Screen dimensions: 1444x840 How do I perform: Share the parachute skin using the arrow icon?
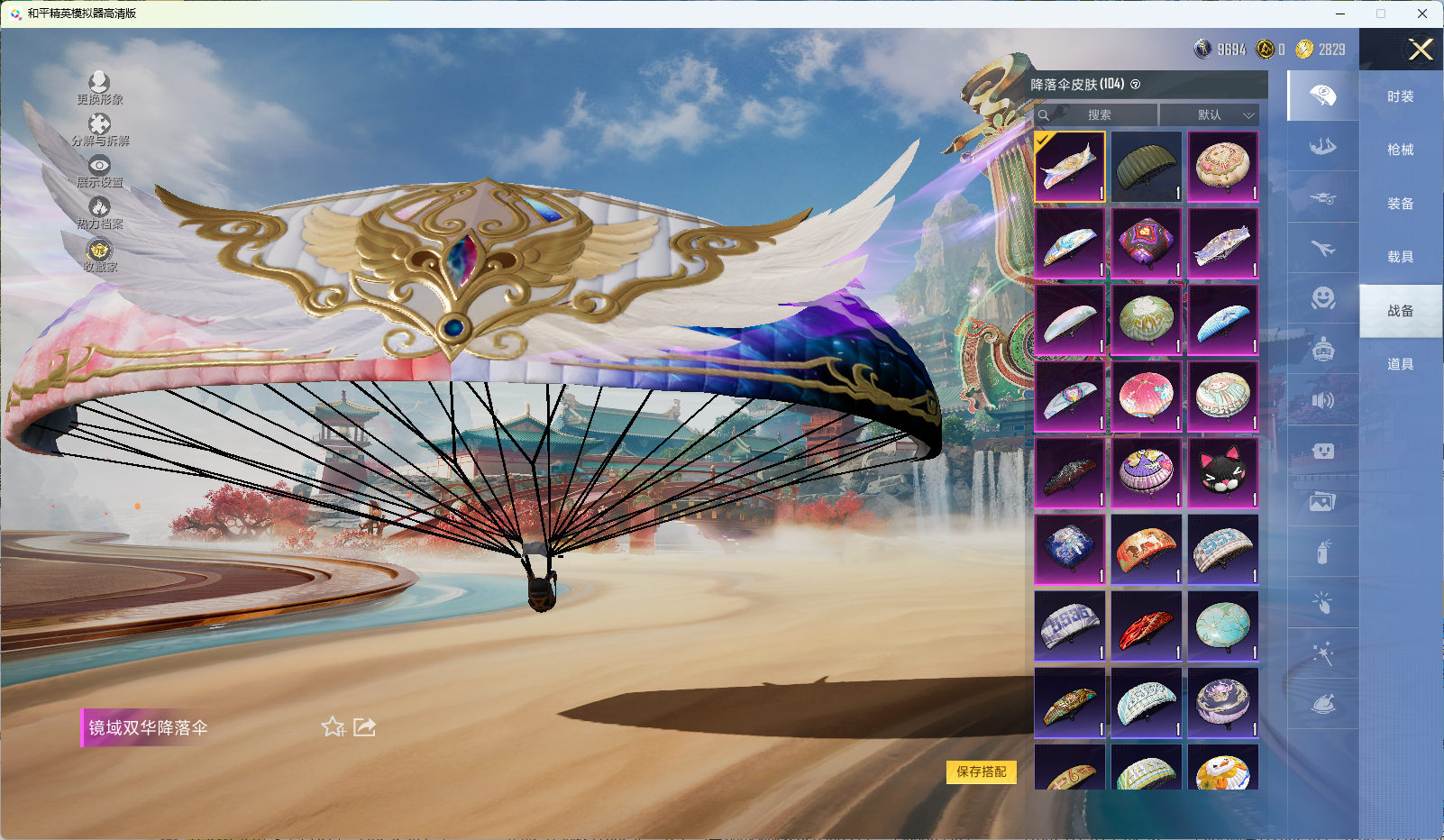364,726
